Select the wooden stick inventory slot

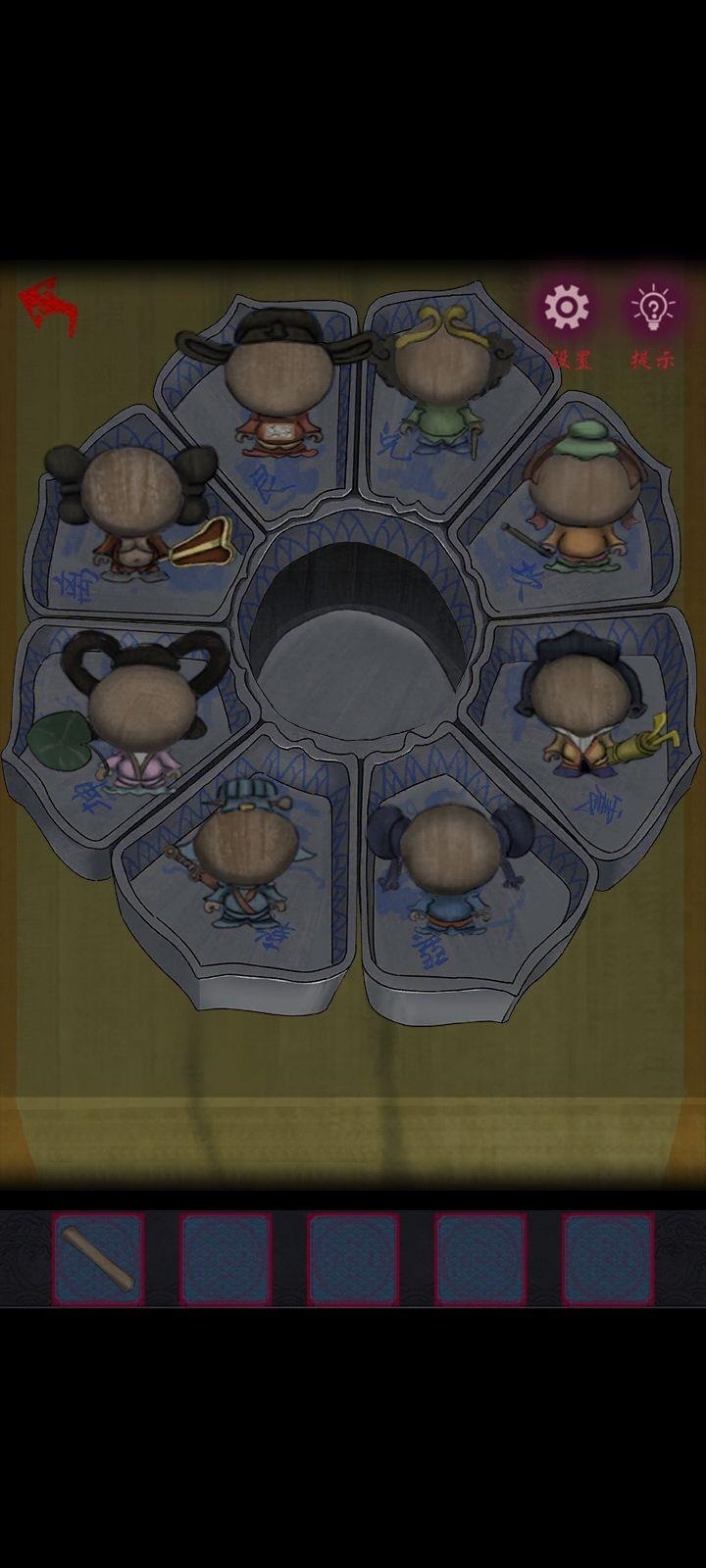98,1259
